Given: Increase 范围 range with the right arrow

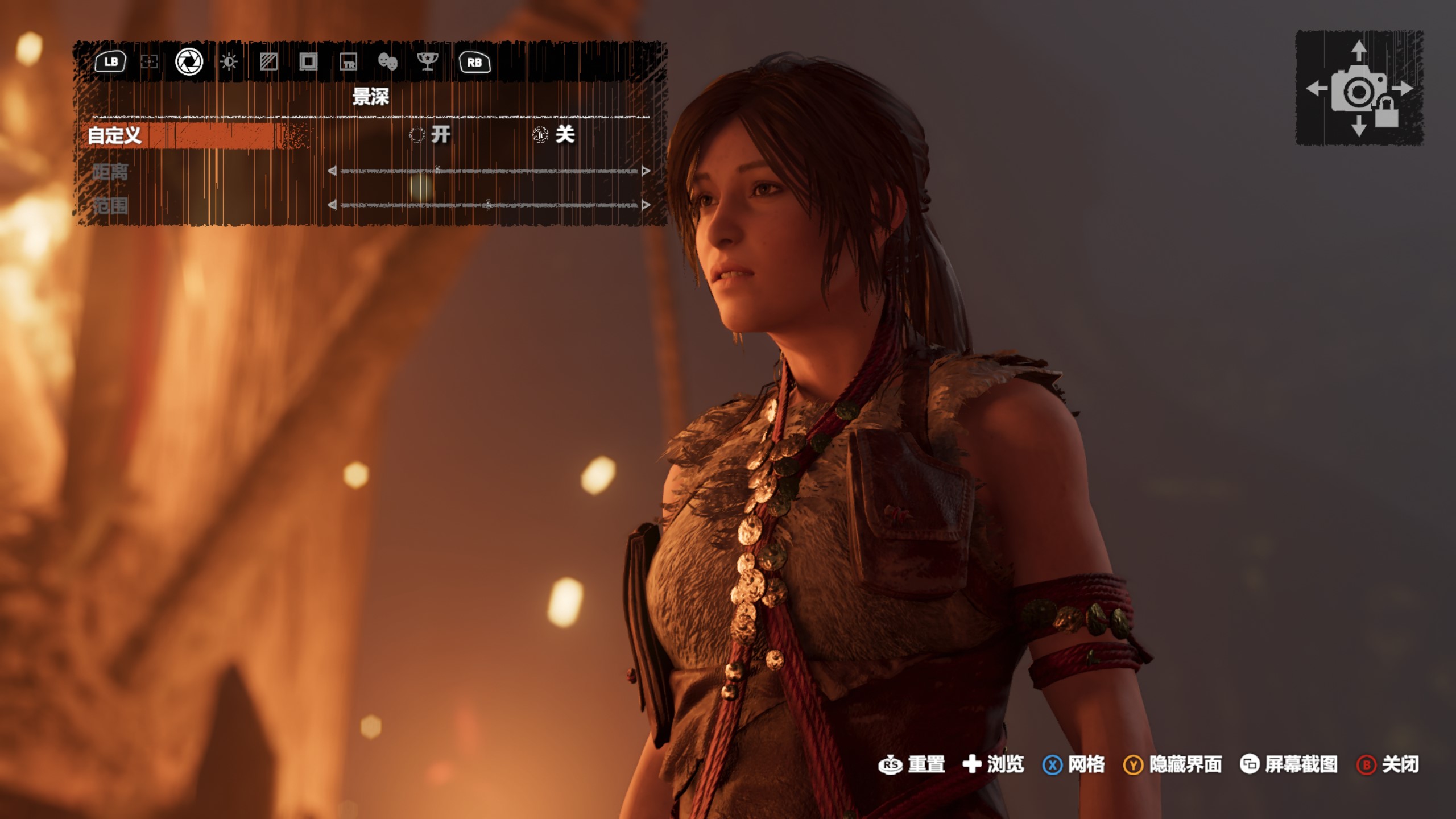Looking at the screenshot, I should click(646, 205).
